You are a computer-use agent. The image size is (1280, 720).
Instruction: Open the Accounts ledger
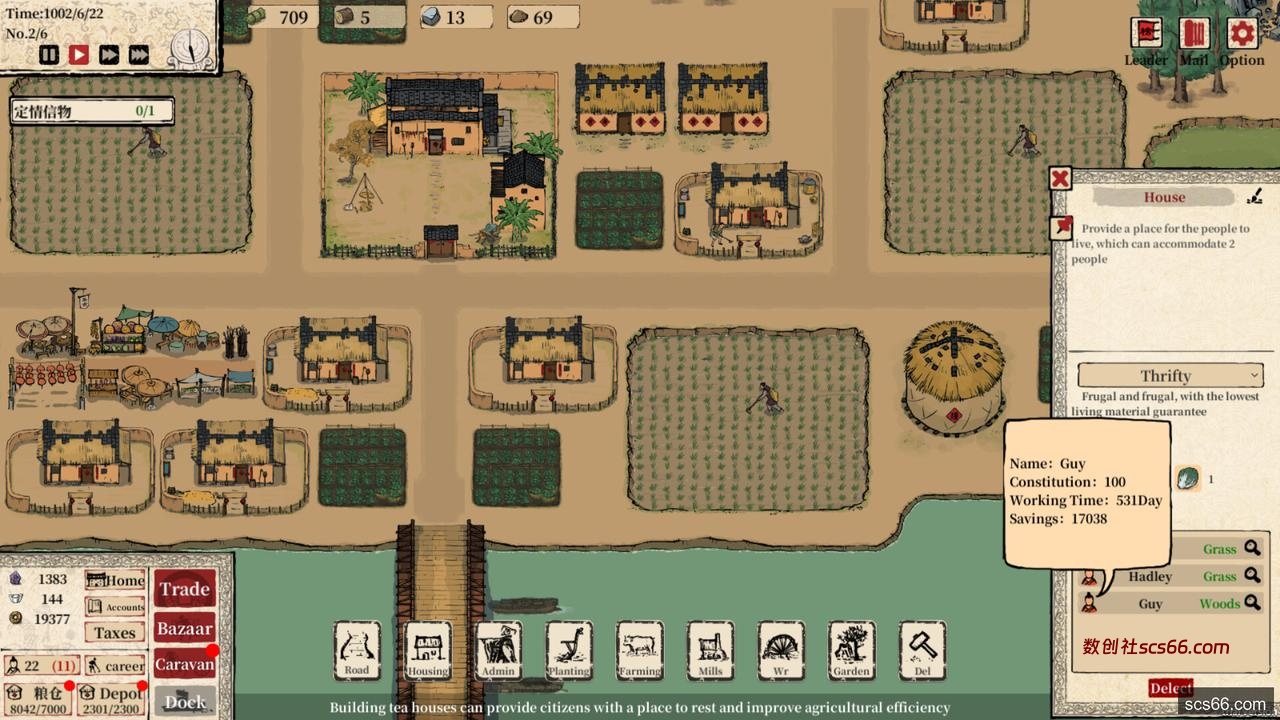[x=115, y=606]
